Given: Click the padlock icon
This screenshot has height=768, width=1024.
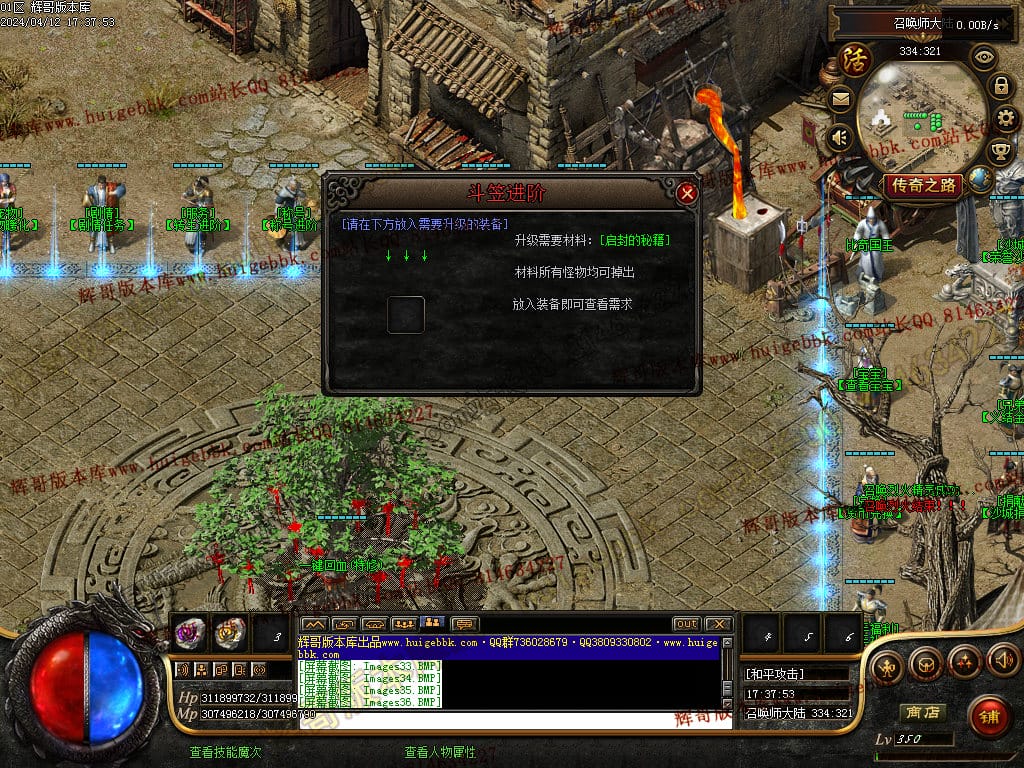Looking at the screenshot, I should point(1000,86).
